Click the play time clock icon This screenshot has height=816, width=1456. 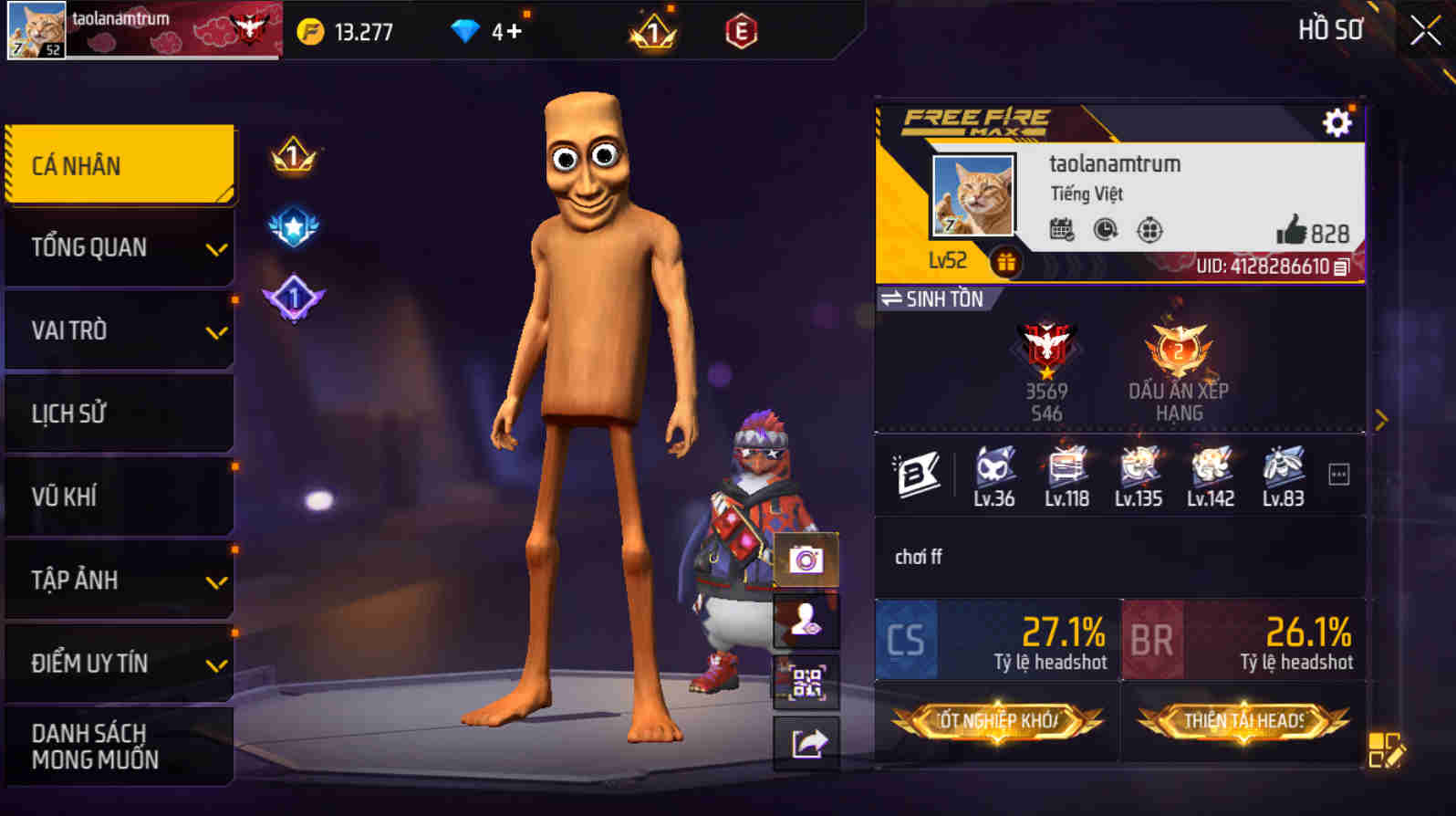(x=1104, y=231)
